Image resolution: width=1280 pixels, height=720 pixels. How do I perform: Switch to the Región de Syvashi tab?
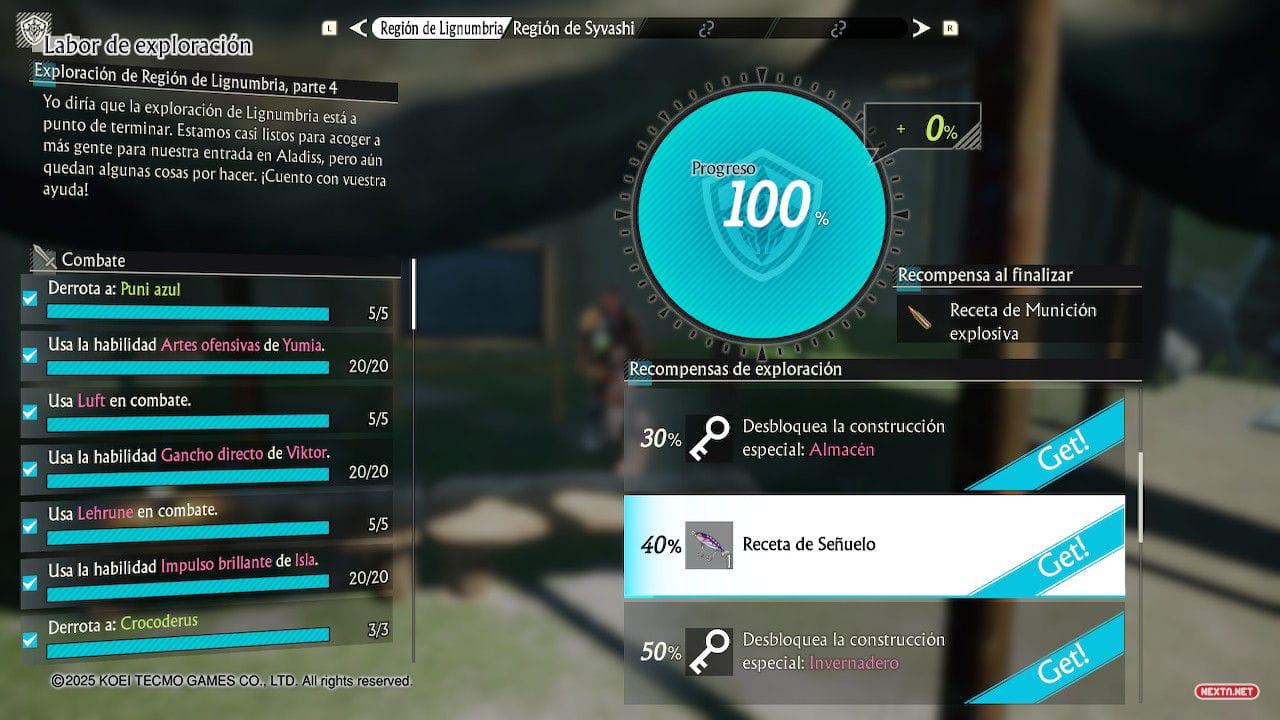pyautogui.click(x=574, y=28)
